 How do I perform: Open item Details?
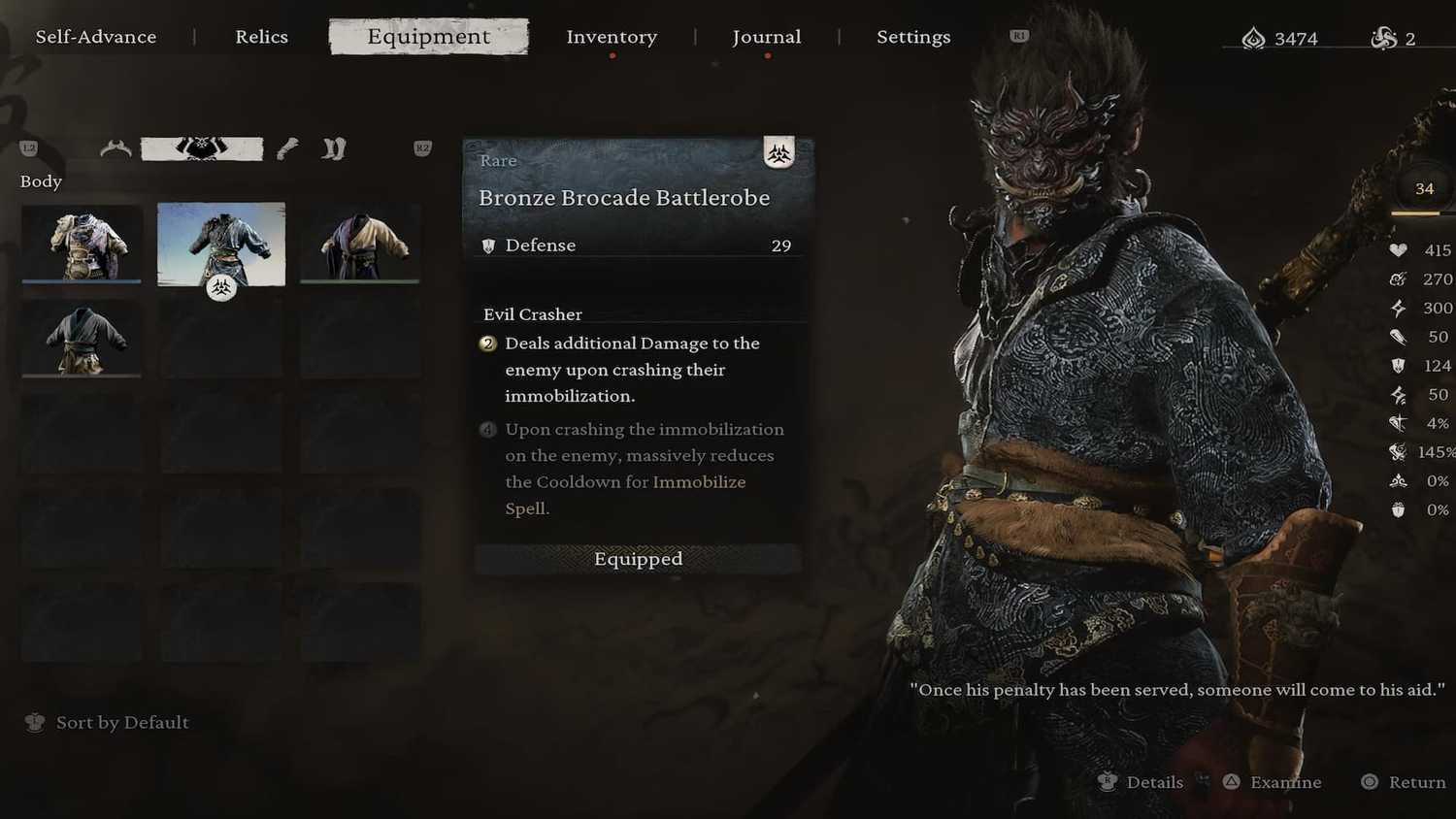1153,782
